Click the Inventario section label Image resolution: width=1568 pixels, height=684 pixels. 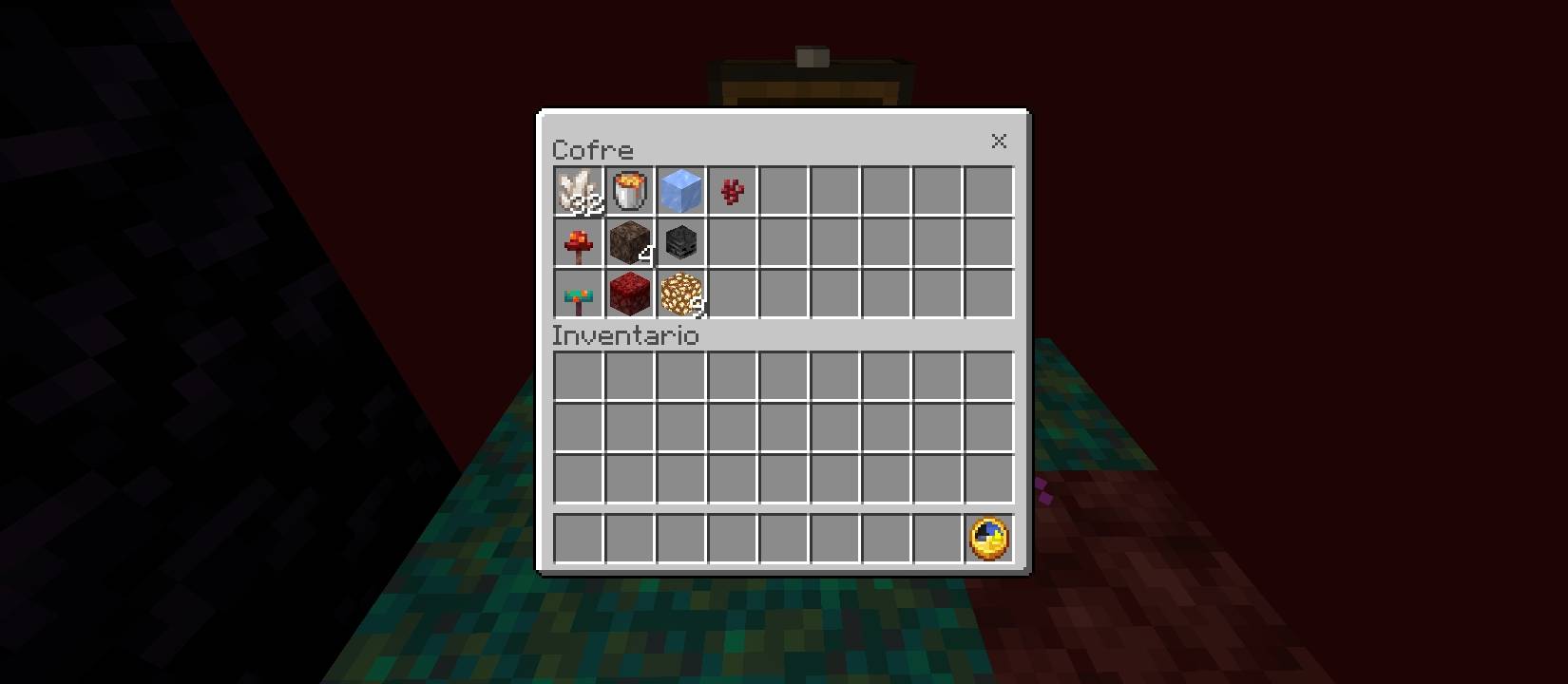click(626, 336)
